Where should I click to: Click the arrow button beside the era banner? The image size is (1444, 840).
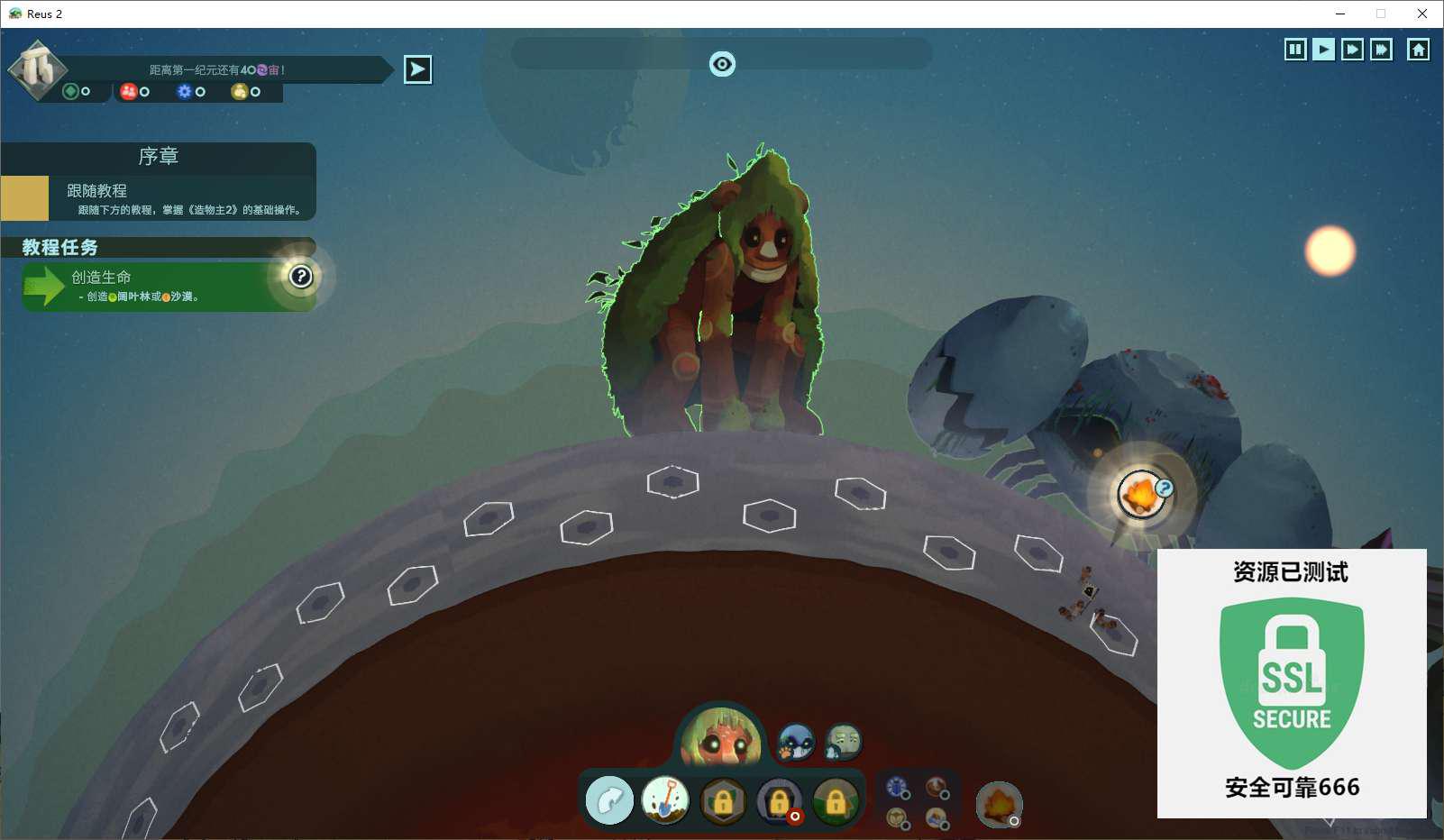point(417,69)
